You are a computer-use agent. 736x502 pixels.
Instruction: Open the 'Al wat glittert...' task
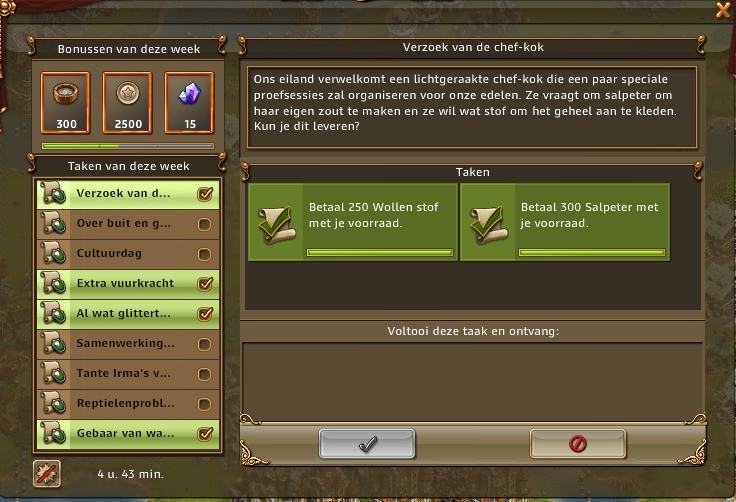(125, 314)
